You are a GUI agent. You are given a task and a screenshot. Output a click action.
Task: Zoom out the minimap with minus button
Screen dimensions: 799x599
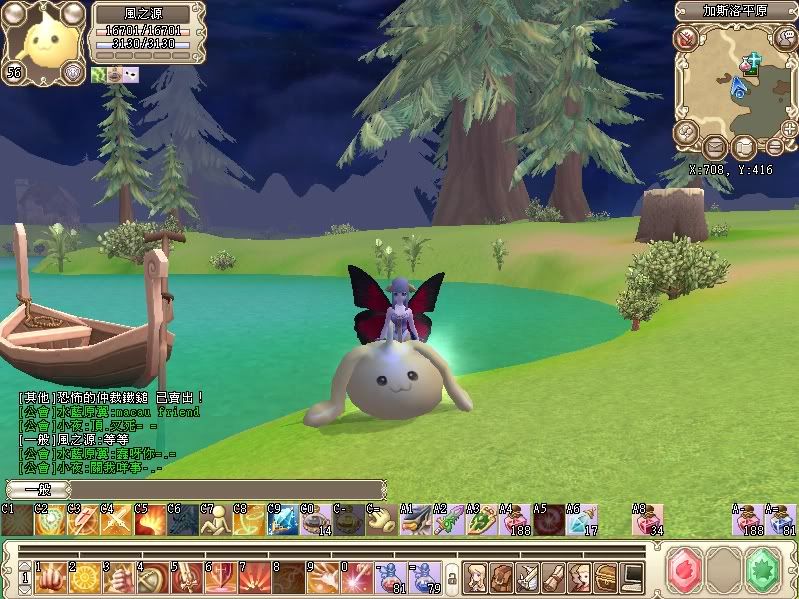click(773, 147)
